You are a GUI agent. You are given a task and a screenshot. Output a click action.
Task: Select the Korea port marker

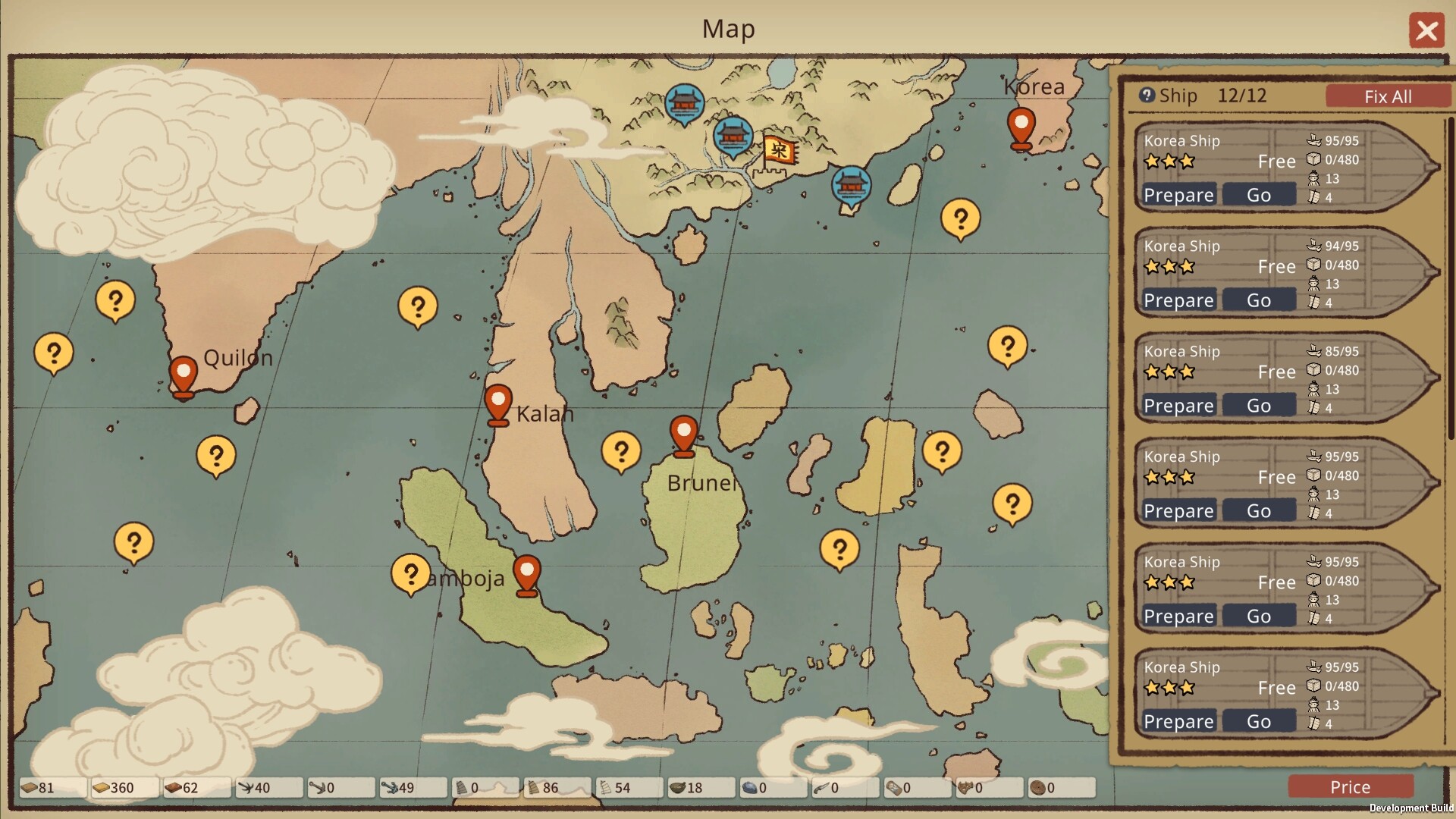tap(1021, 127)
